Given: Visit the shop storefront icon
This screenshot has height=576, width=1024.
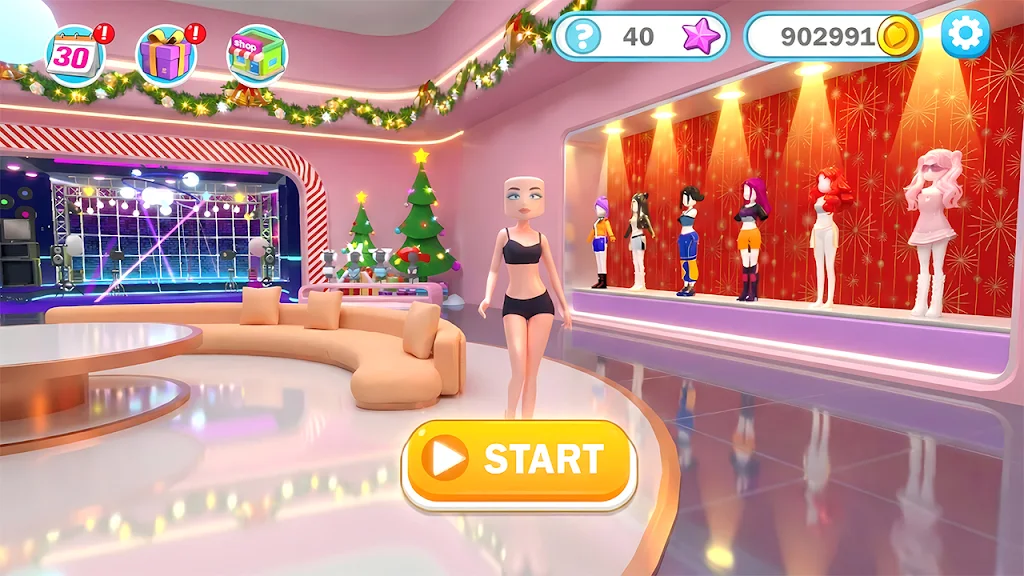Looking at the screenshot, I should pos(256,55).
